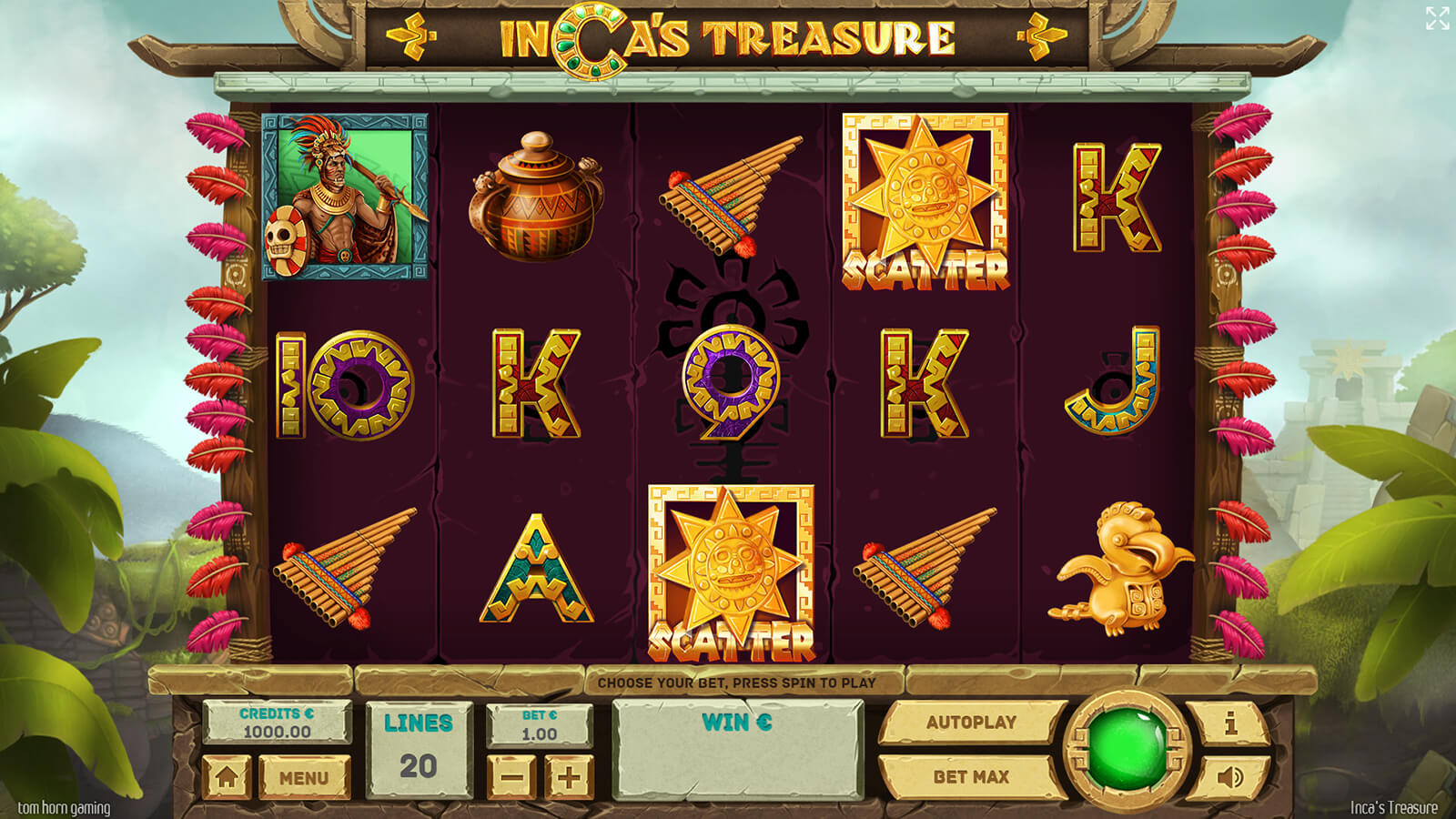Open the game Menu
Viewport: 1456px width, 819px height.
304,778
